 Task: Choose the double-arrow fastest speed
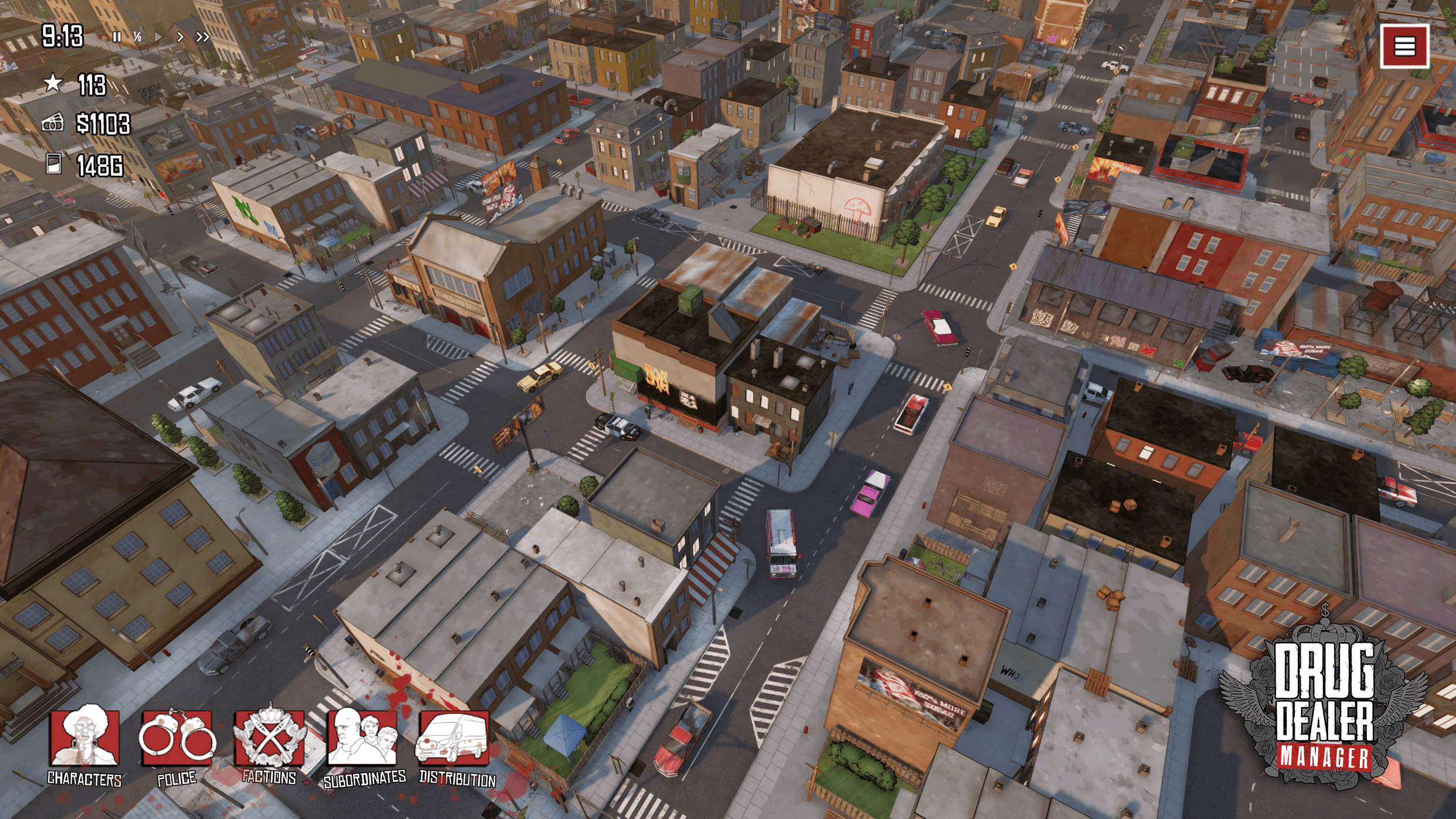[203, 37]
